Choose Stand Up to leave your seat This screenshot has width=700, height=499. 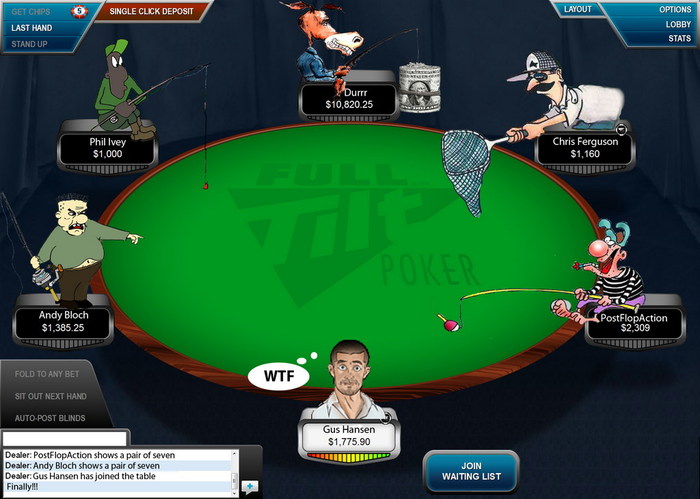tap(30, 44)
